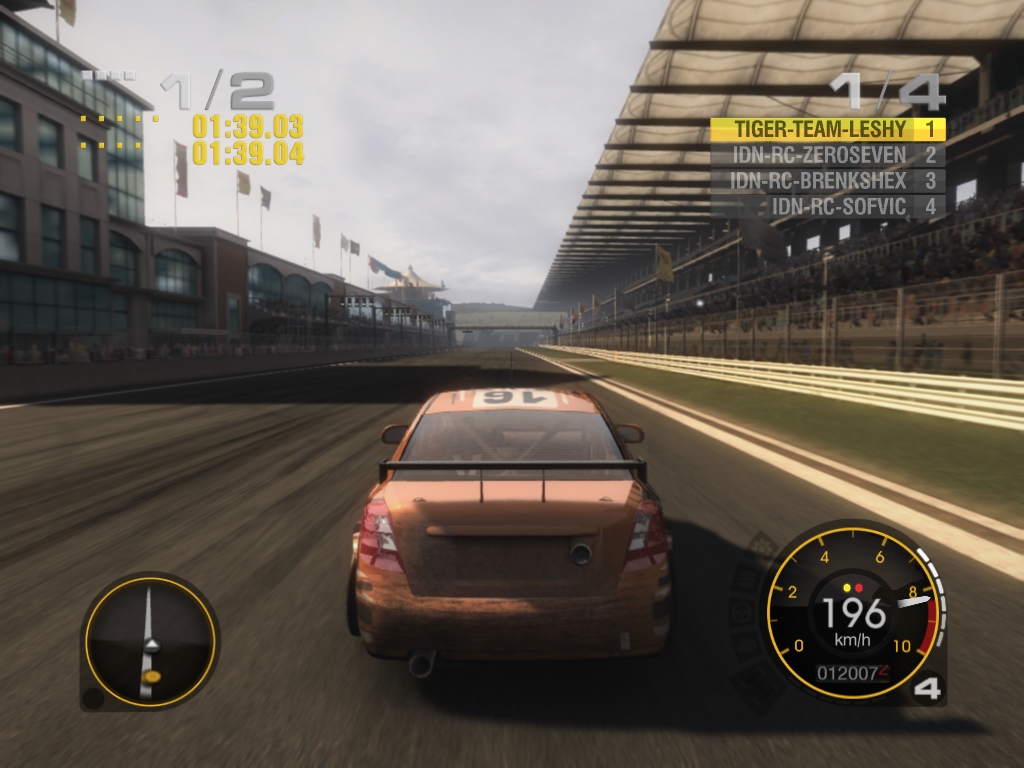Select IDN-RC-ZEROSEVEN leaderboard row
This screenshot has height=768, width=1024.
coord(827,155)
